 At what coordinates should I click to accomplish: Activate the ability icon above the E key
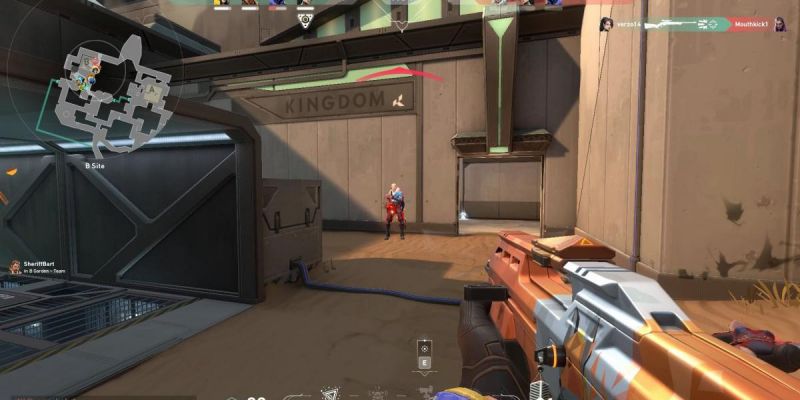(x=424, y=347)
